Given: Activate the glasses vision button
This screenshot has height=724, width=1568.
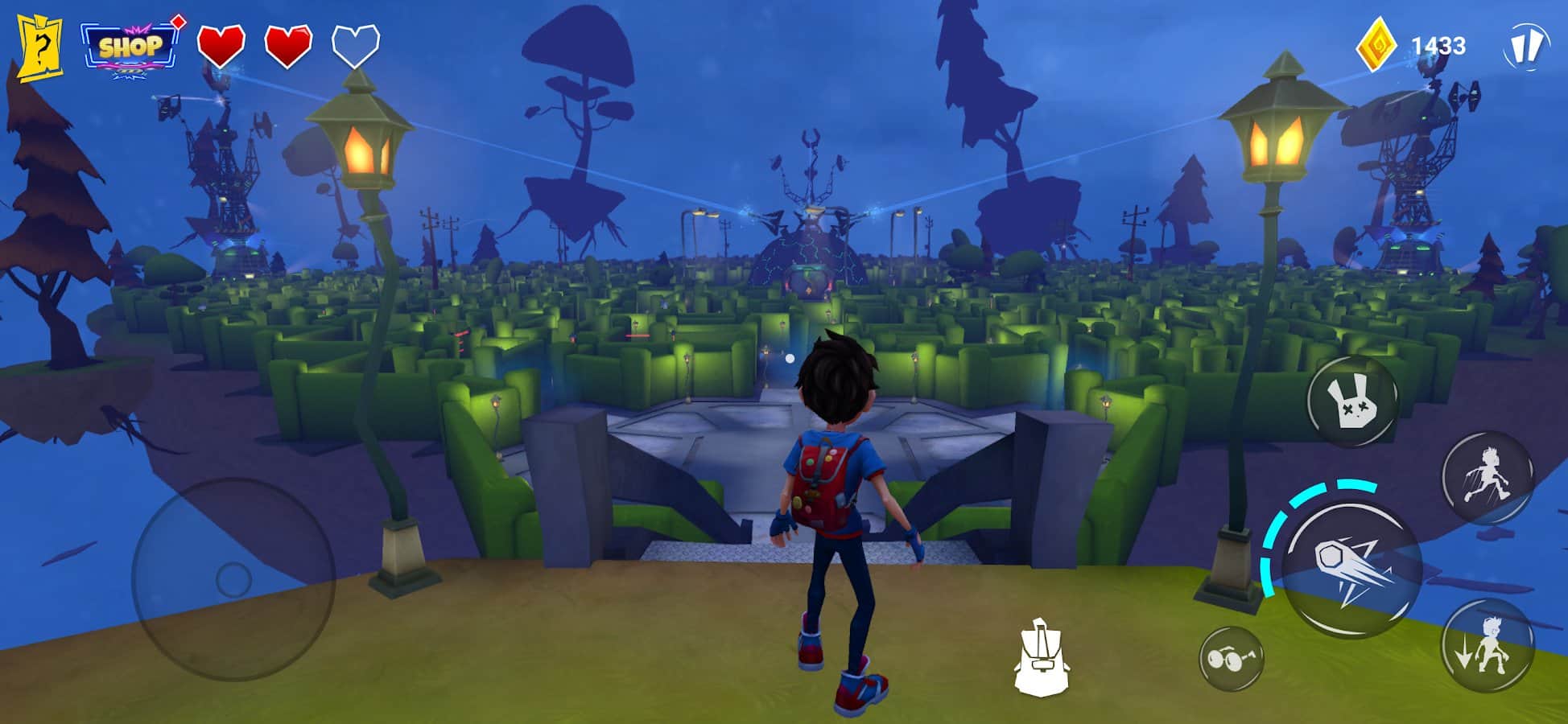Looking at the screenshot, I should coord(1231,659).
